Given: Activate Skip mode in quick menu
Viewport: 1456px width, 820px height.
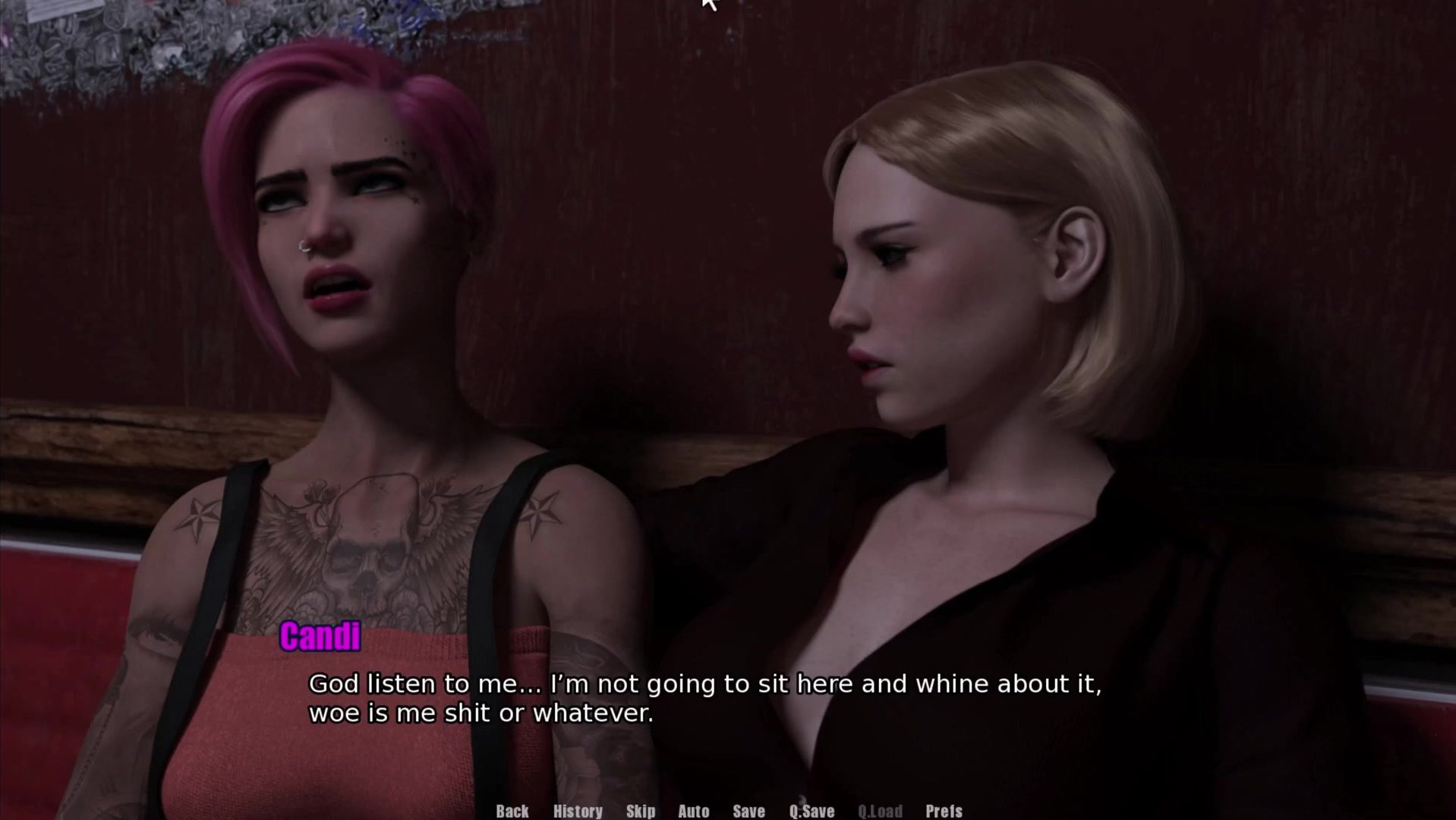Looking at the screenshot, I should click(641, 811).
